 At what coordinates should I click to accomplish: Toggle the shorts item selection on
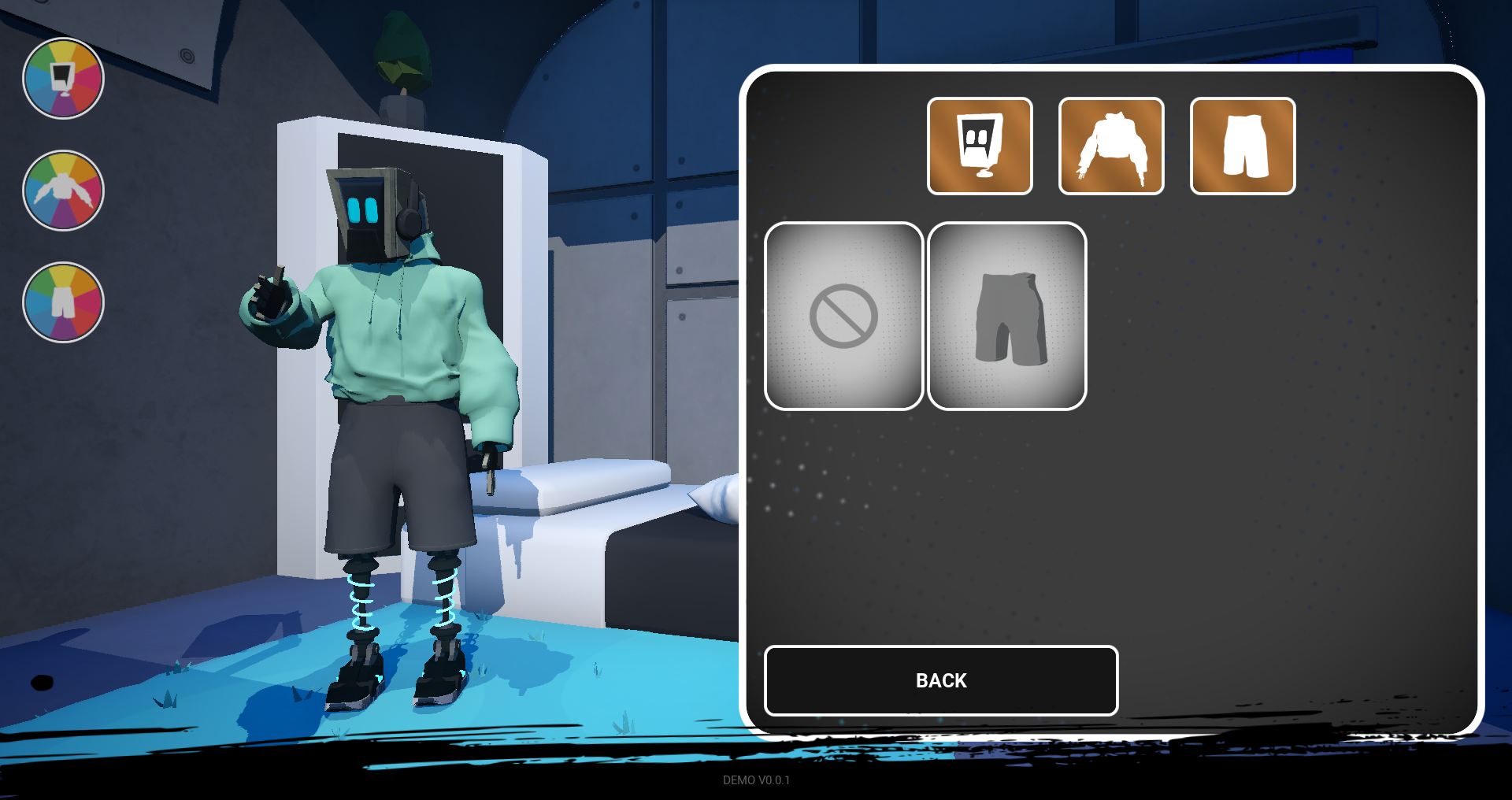(x=1009, y=315)
